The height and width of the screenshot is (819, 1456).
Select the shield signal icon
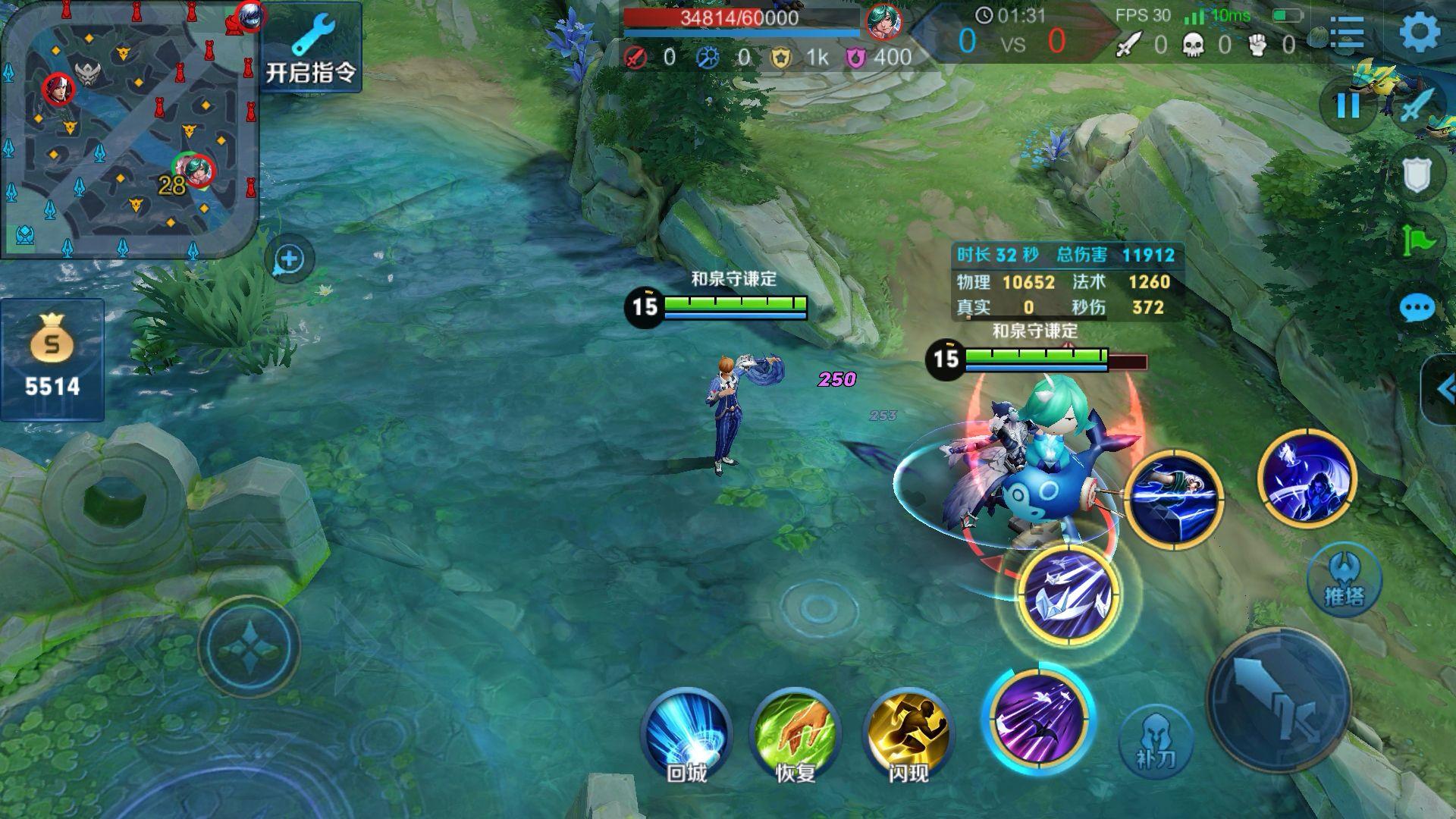point(1417,174)
